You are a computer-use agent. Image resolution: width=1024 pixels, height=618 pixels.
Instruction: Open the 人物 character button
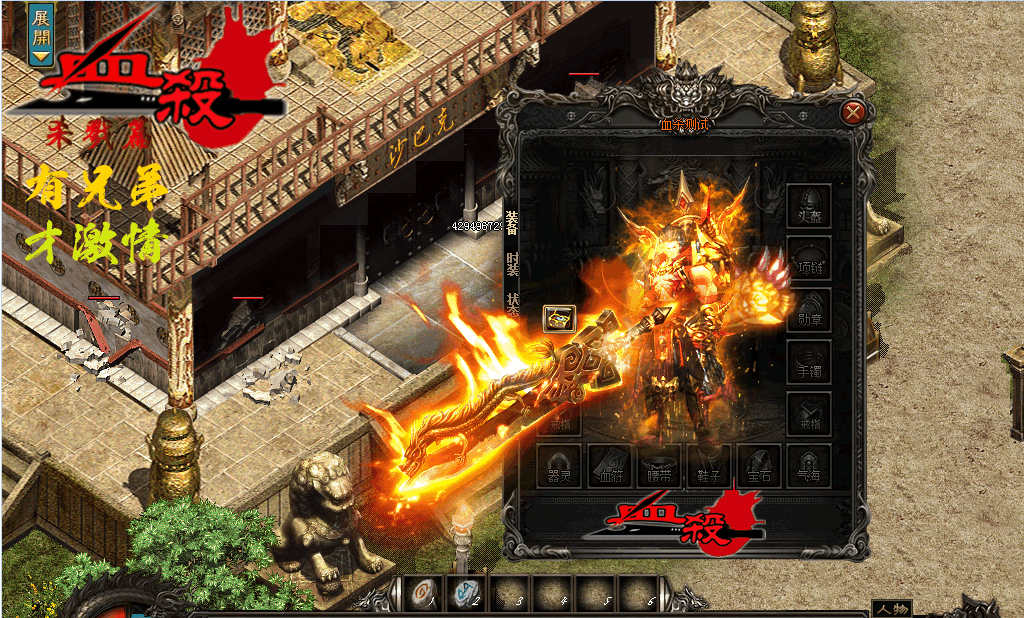pyautogui.click(x=891, y=608)
